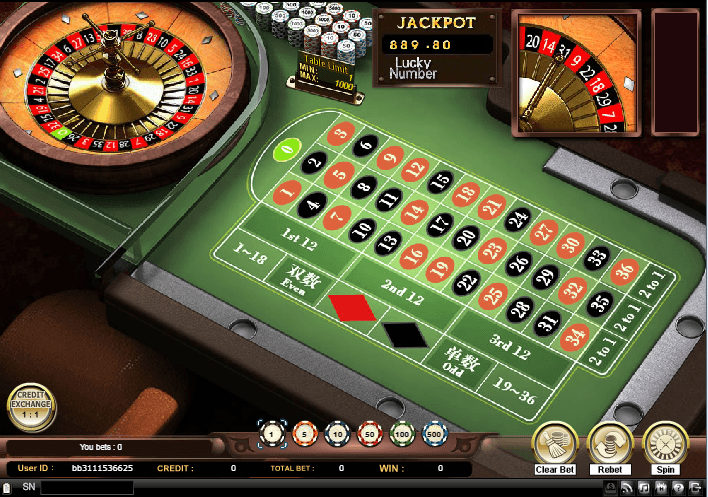Place a bet on 1~18
The image size is (708, 497).
pos(250,256)
